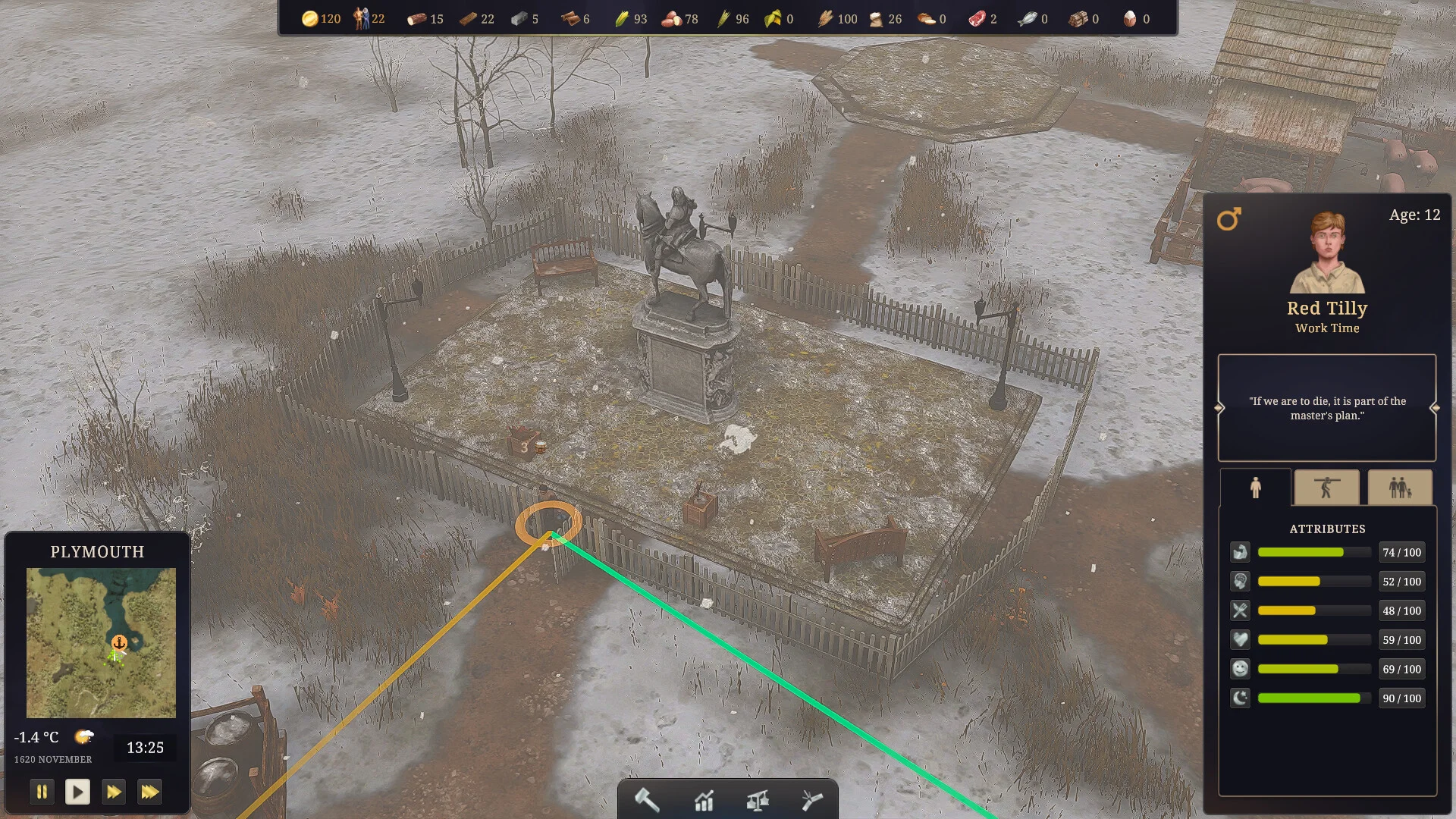The height and width of the screenshot is (819, 1456).
Task: Click the flexed arm strength attribute icon
Action: point(1240,552)
